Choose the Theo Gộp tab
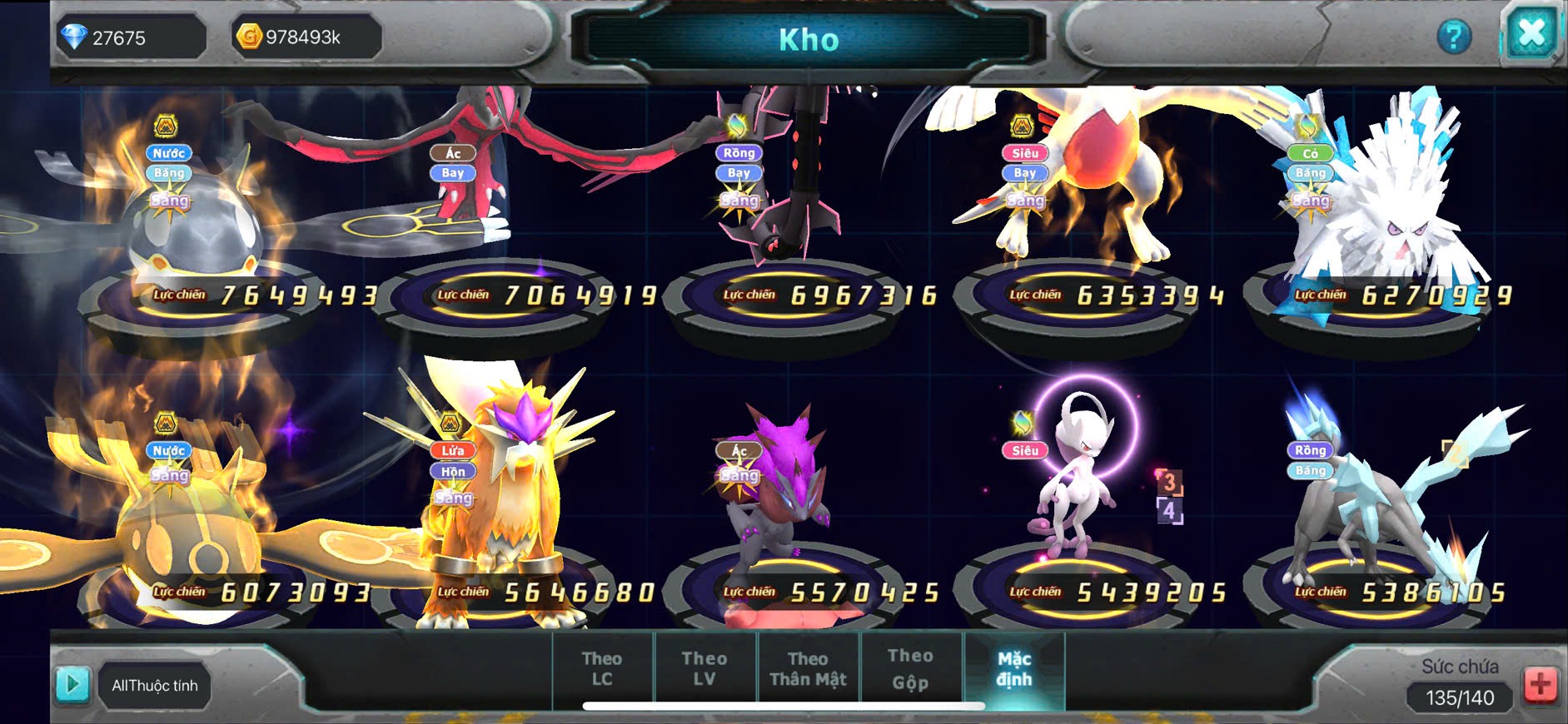 (x=910, y=669)
